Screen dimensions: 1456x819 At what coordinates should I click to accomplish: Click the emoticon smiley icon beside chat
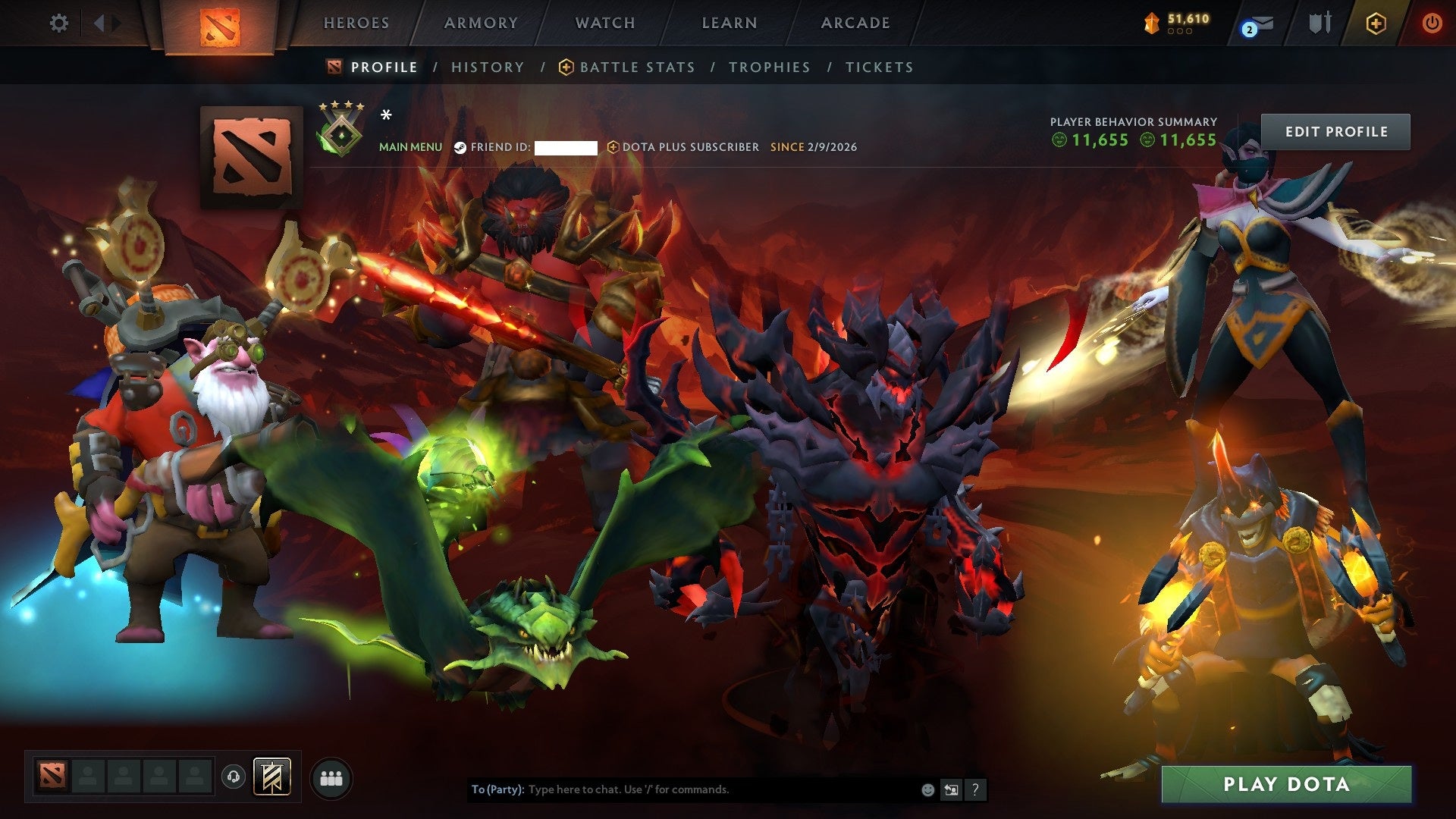point(927,789)
